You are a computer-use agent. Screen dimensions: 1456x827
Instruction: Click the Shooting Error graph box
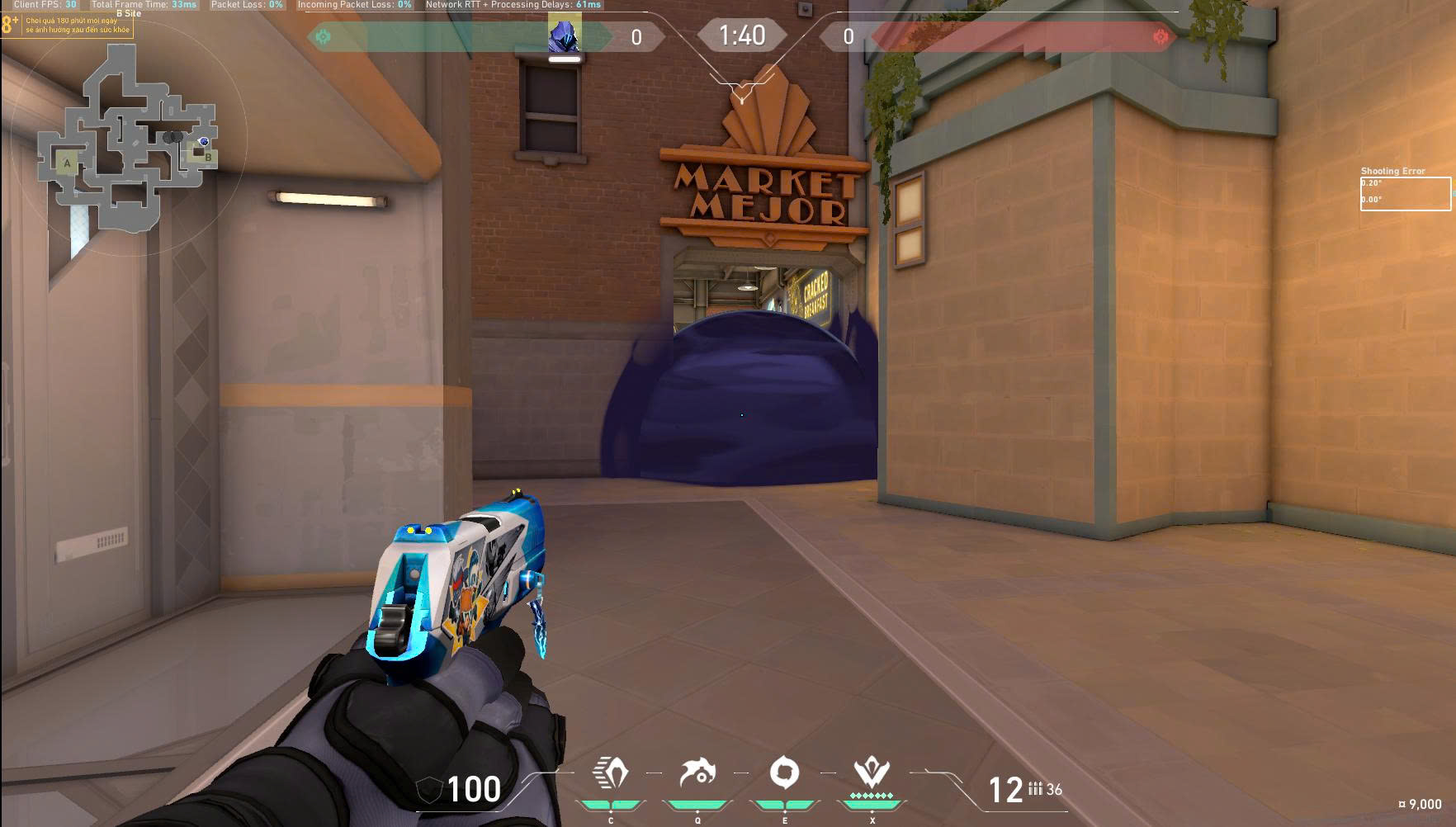click(x=1405, y=194)
